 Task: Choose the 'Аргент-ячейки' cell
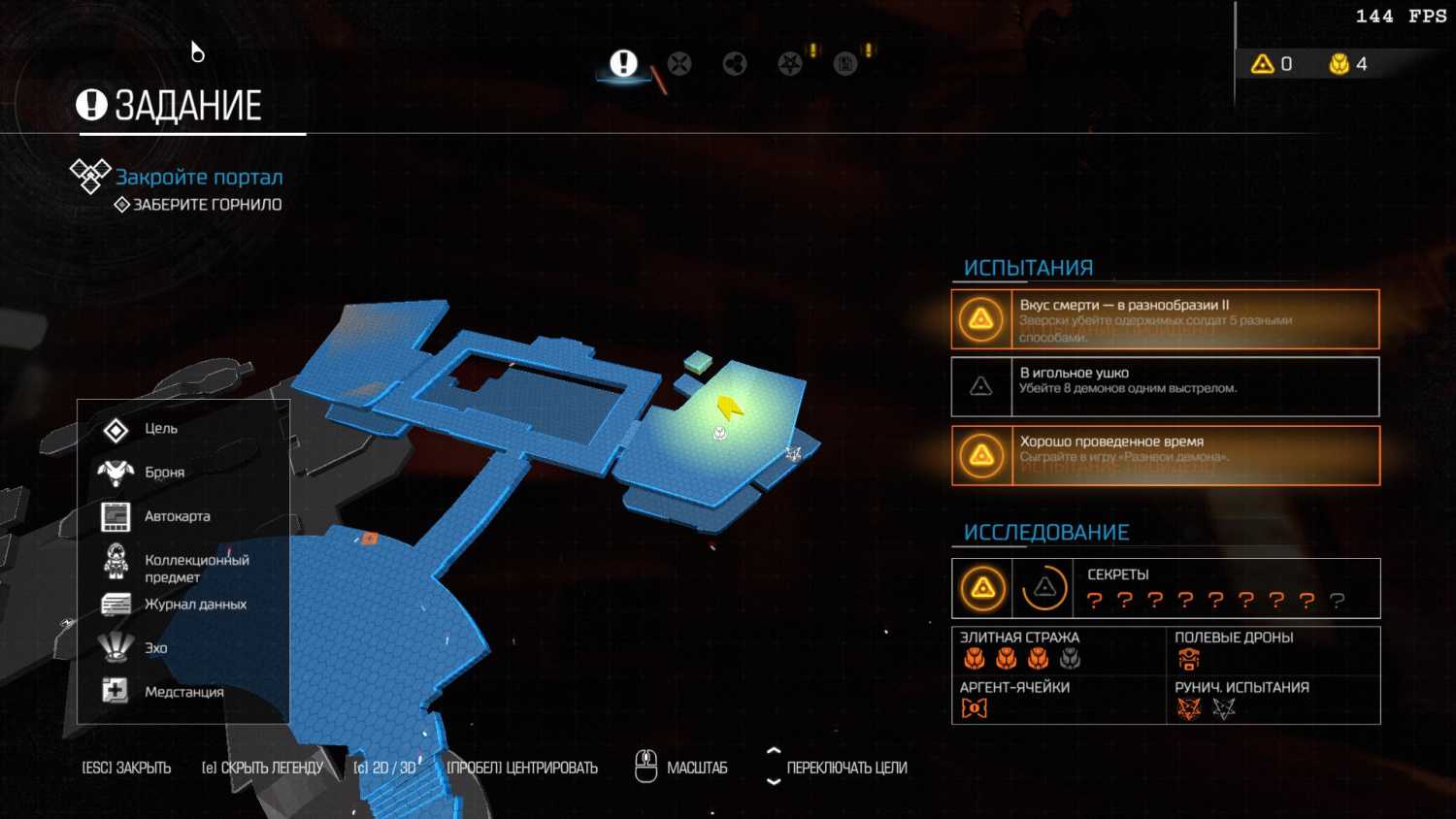coord(1058,700)
